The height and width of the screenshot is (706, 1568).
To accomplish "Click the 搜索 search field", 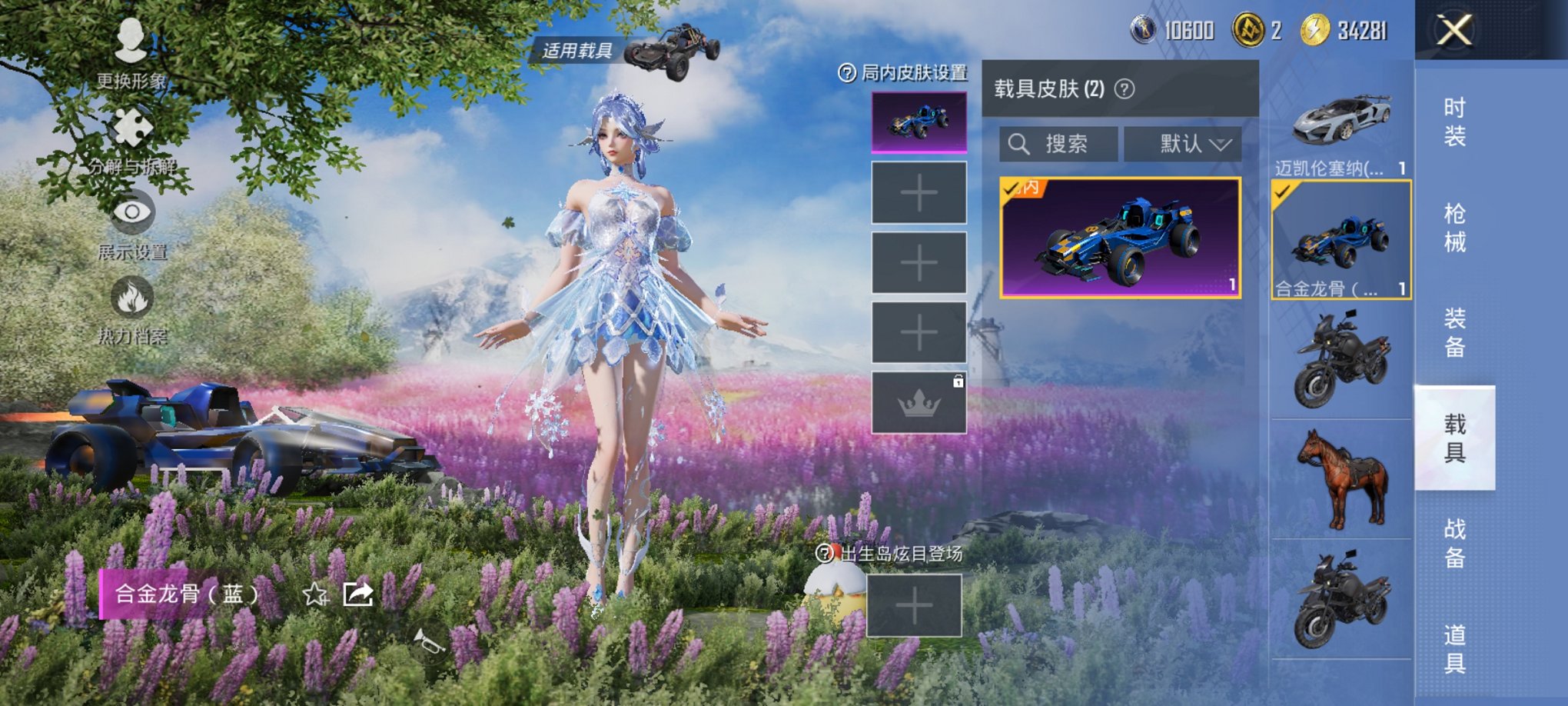I will (x=1068, y=143).
